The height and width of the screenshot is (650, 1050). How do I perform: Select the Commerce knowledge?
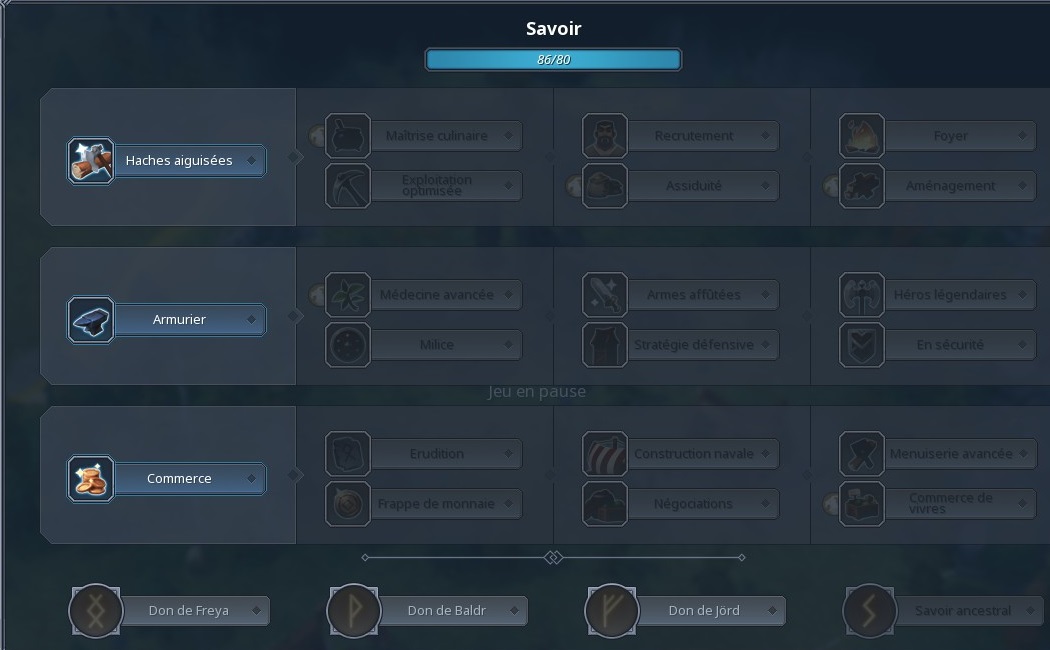(x=178, y=479)
